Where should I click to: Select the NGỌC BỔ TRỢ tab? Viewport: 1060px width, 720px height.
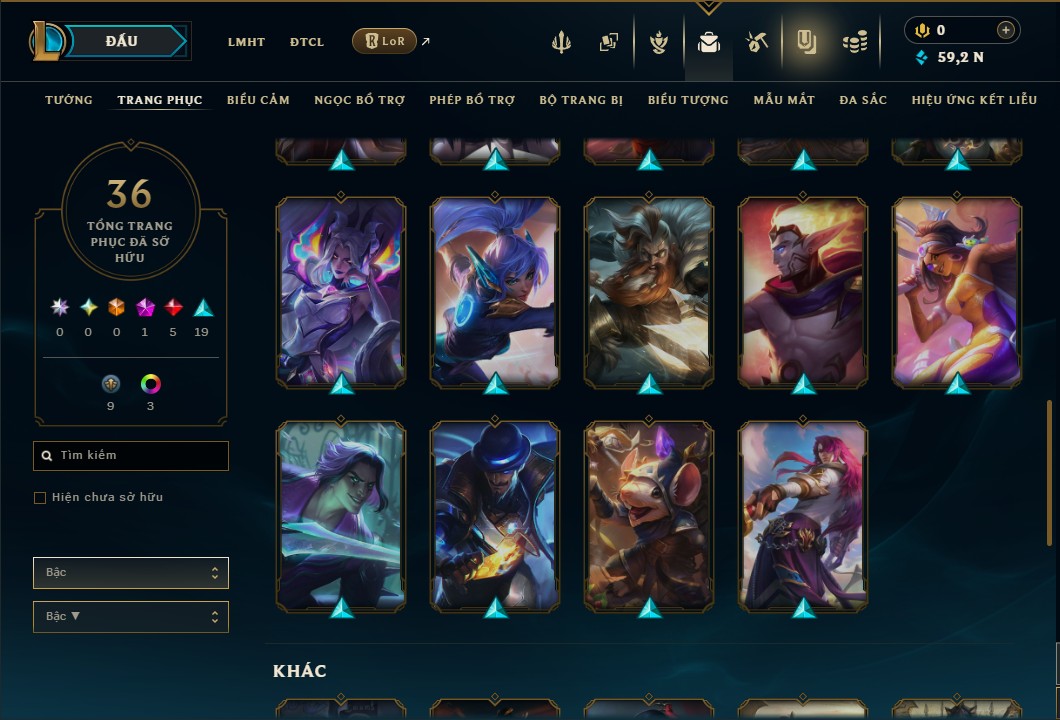359,100
